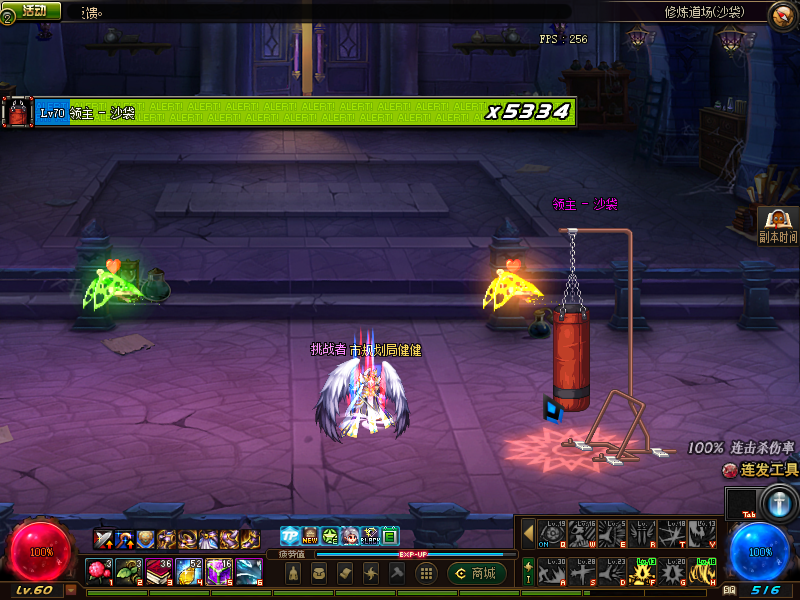
Task: Use the red raspberry consumable in slot 1
Action: 99,571
